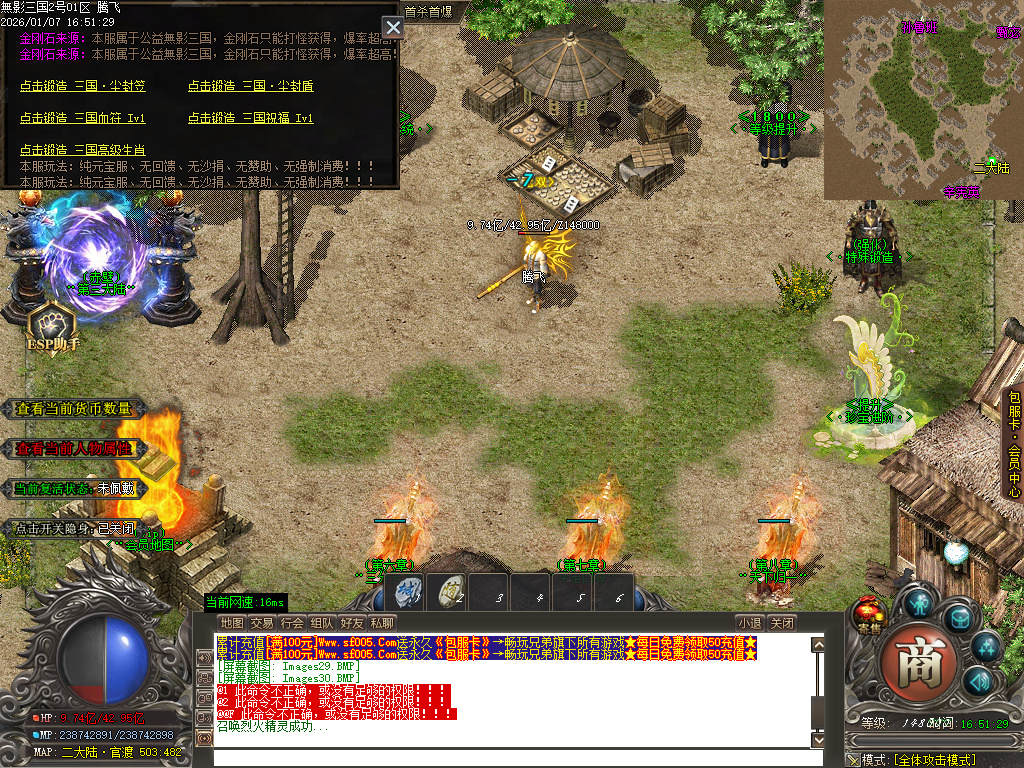The width and height of the screenshot is (1024, 768).
Task: Click forge link for 三国·尘封盾
Action: pos(251,86)
